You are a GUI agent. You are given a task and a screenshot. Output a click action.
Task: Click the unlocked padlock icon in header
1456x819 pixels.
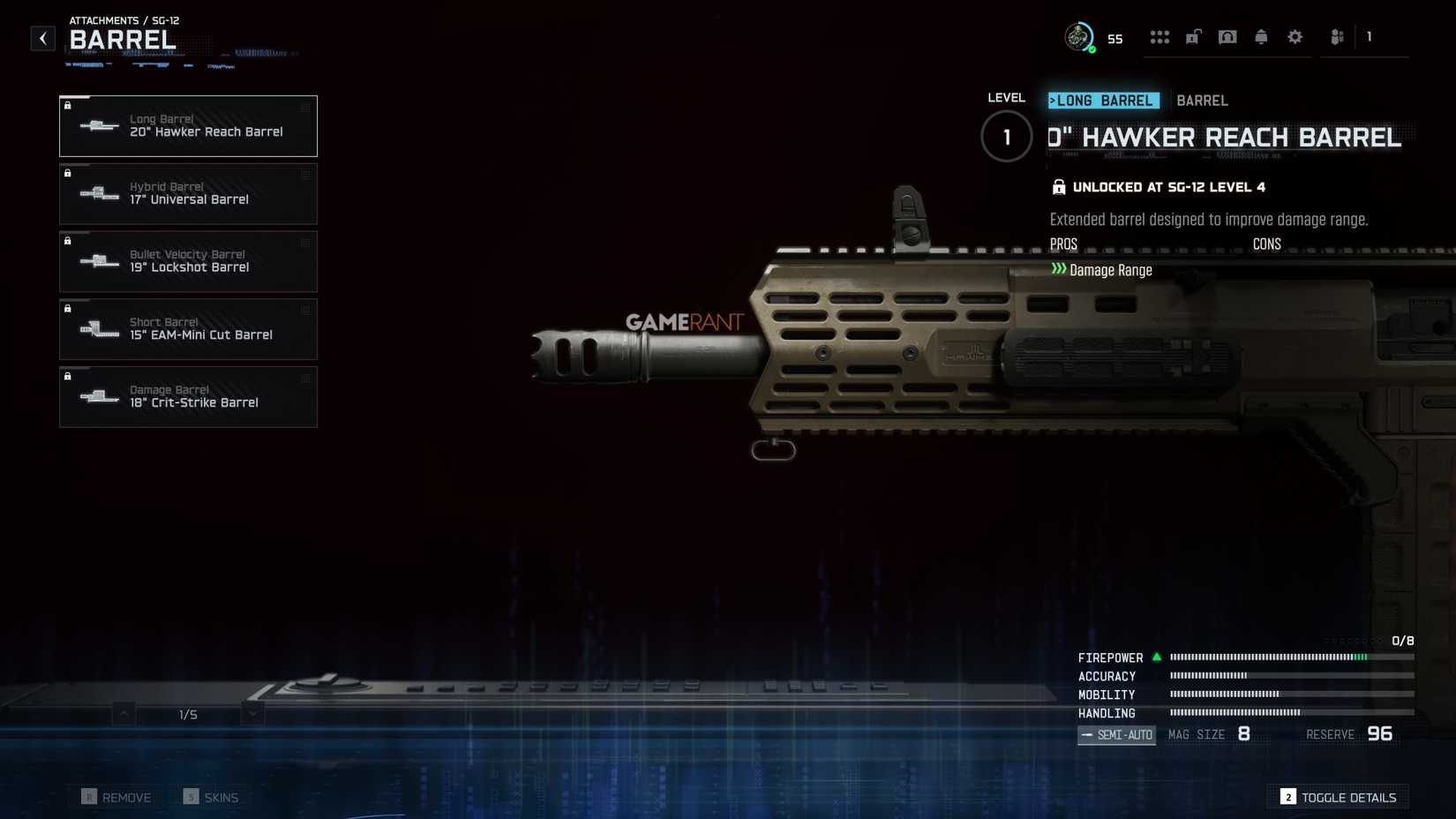point(1193,37)
